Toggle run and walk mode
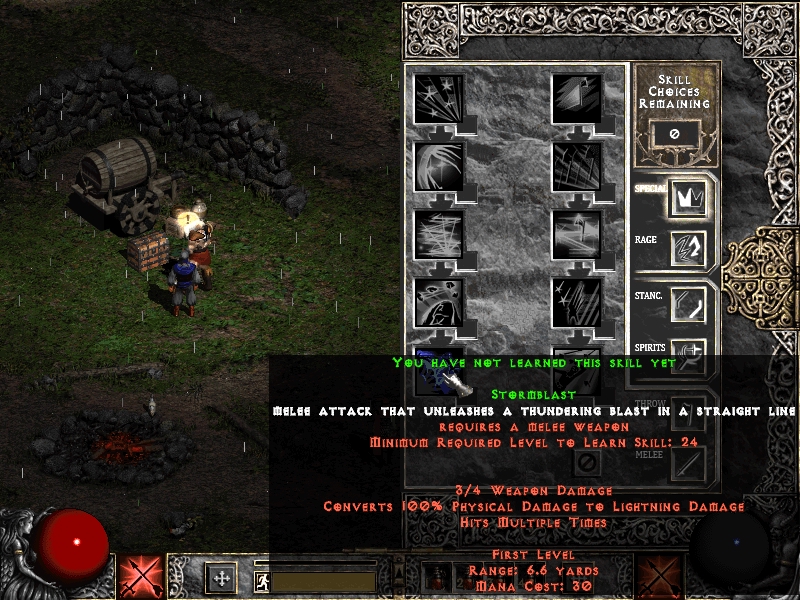Viewport: 800px width, 600px height. click(x=262, y=579)
